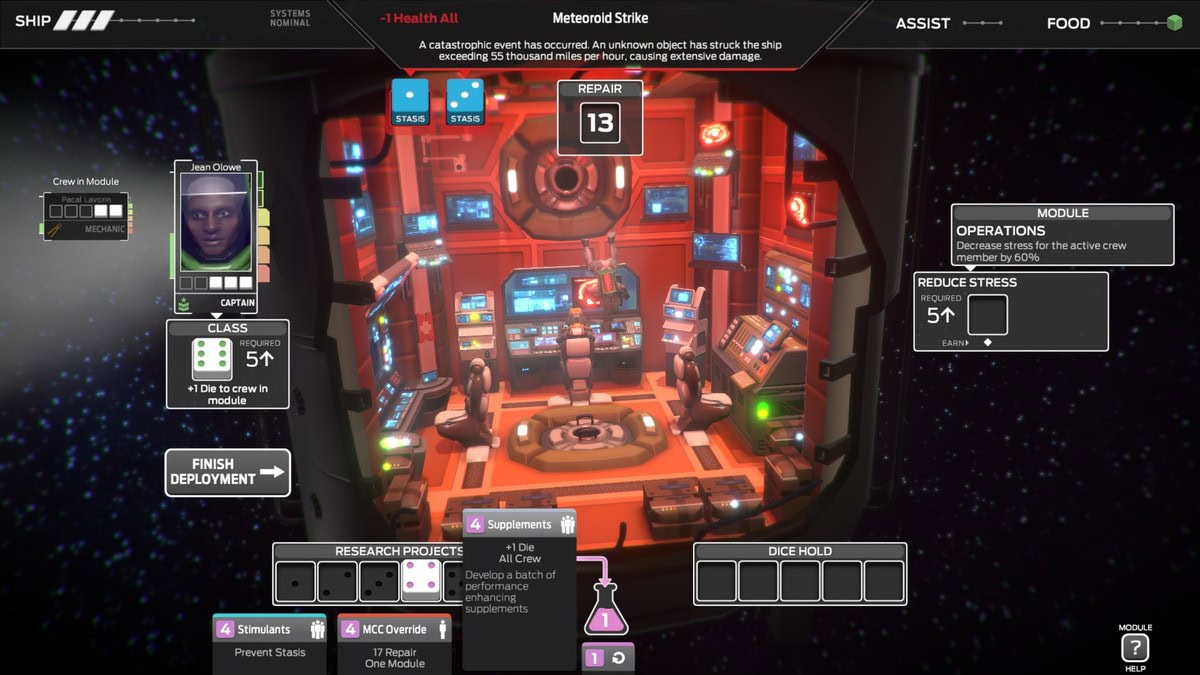Open the Module Help button
Screen dimensions: 1200x675
pyautogui.click(x=1135, y=647)
